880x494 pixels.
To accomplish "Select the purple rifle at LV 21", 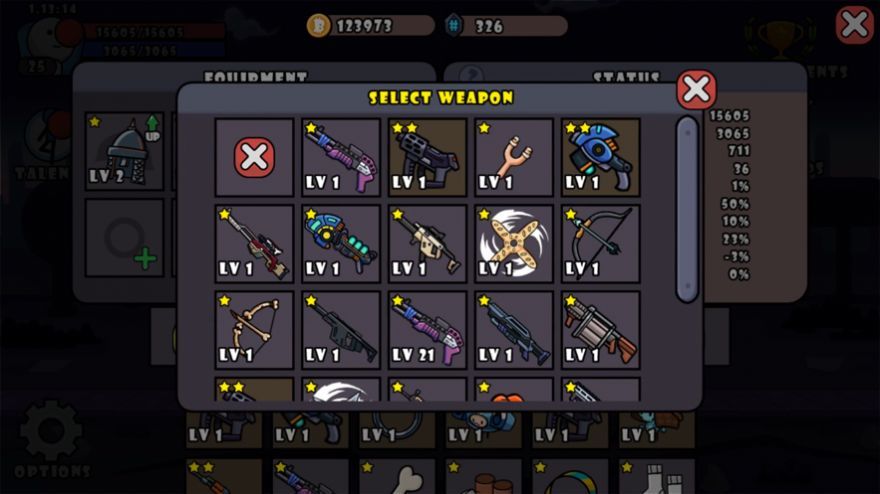I will 427,330.
